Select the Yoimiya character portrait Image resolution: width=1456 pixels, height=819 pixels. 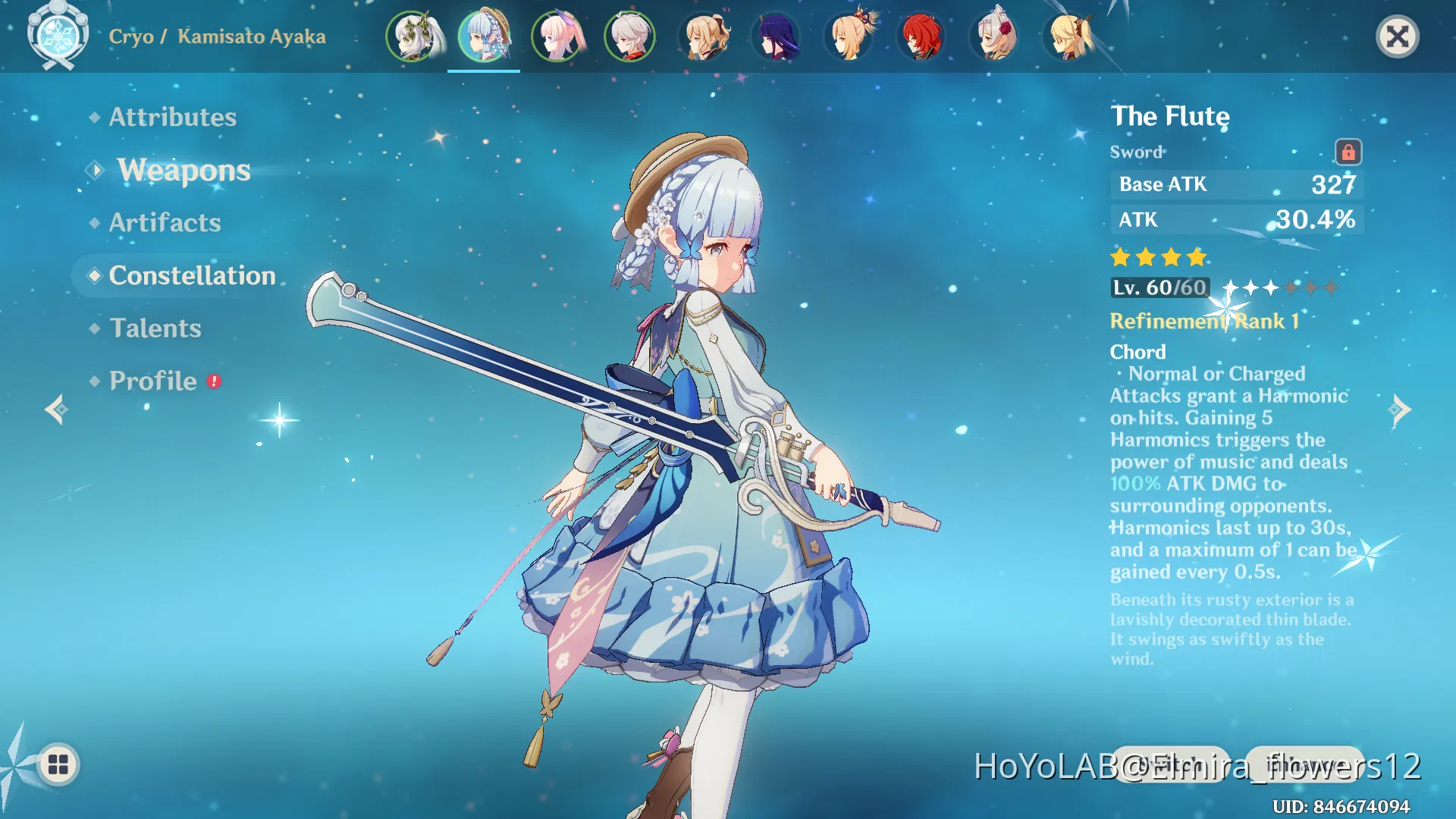tap(849, 36)
